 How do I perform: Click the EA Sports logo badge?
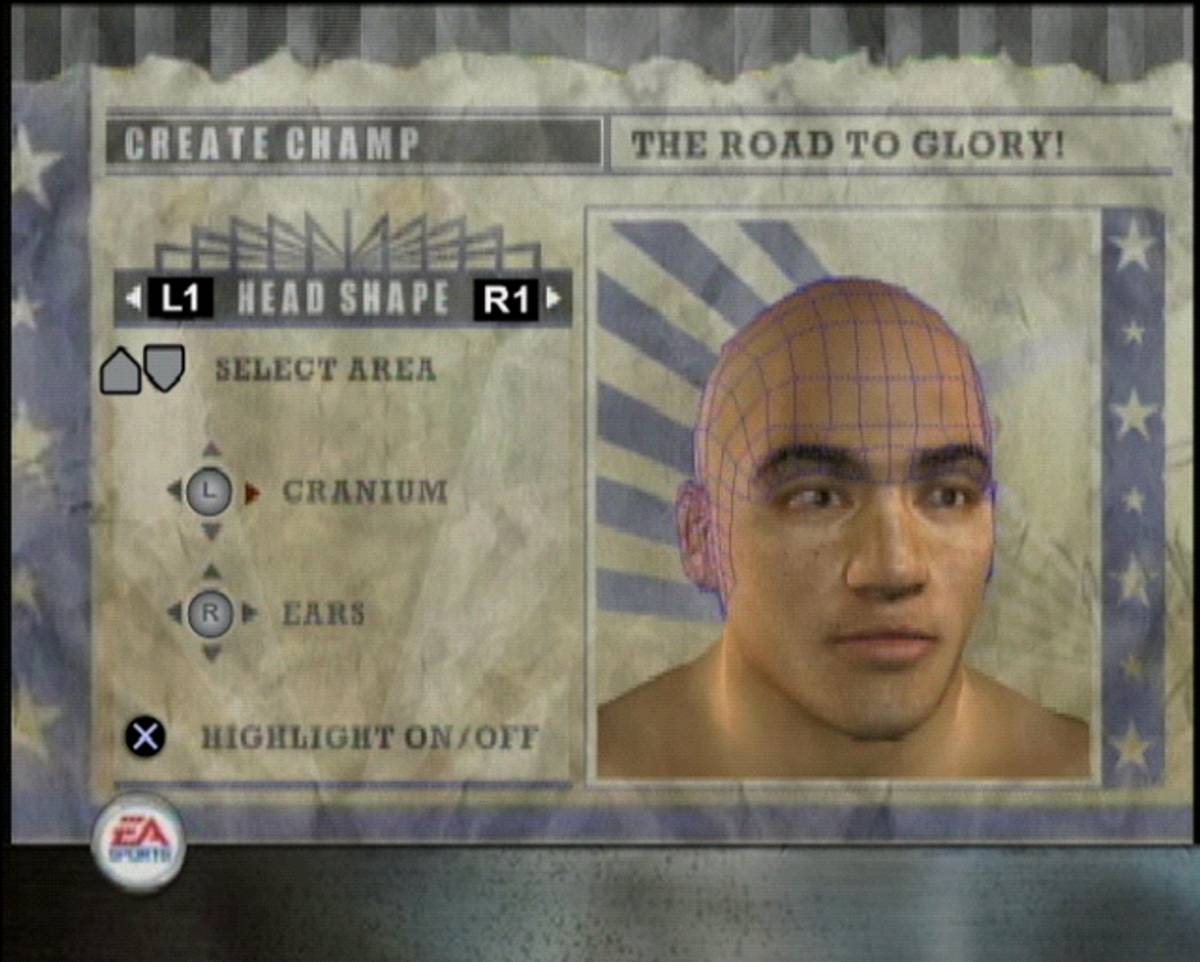[138, 843]
